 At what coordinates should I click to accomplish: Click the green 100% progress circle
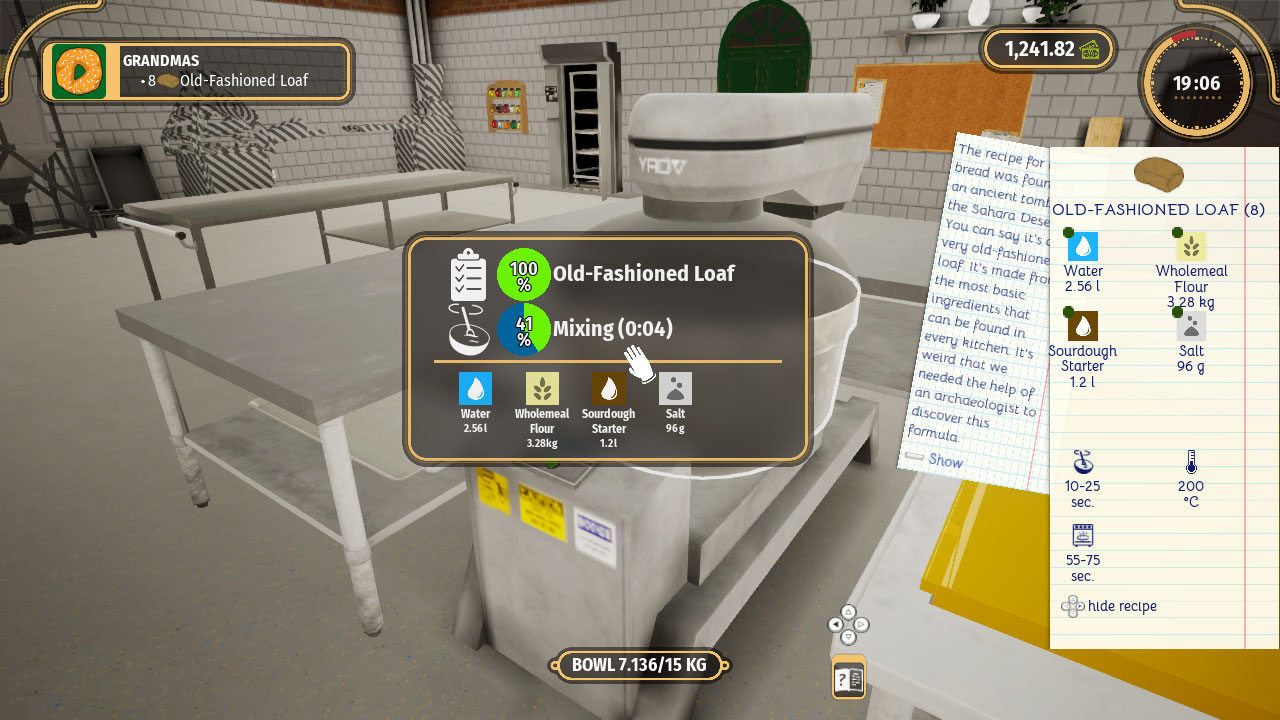(524, 272)
